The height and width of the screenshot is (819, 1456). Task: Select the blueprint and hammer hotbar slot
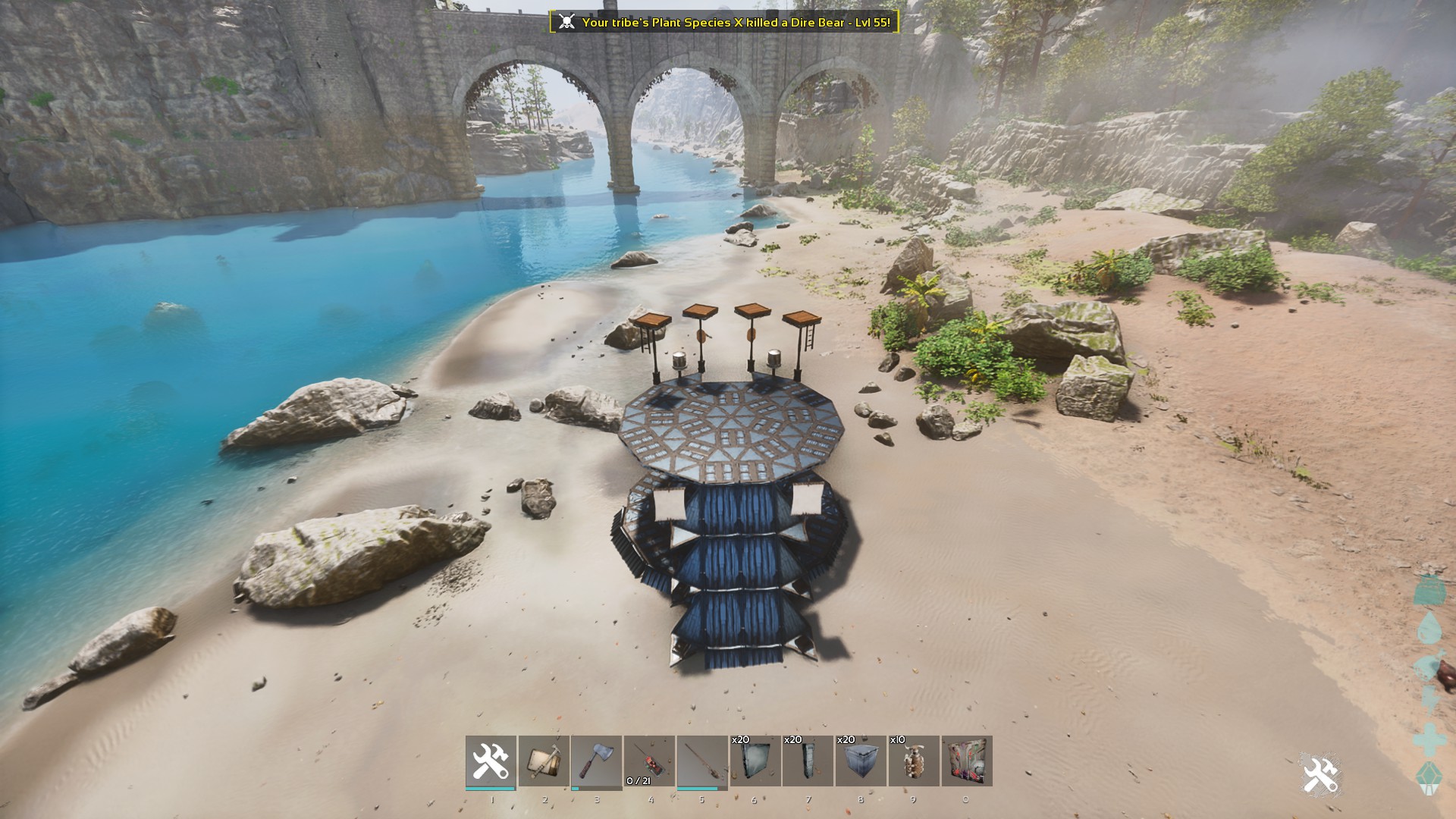(544, 761)
